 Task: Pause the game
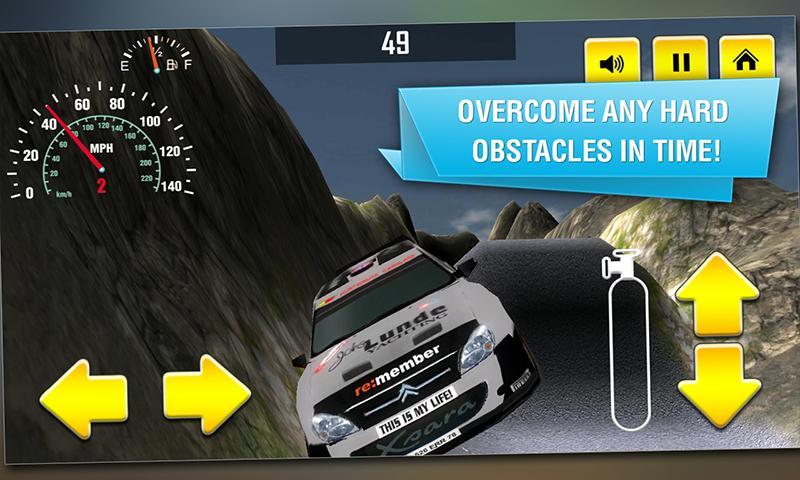click(680, 62)
